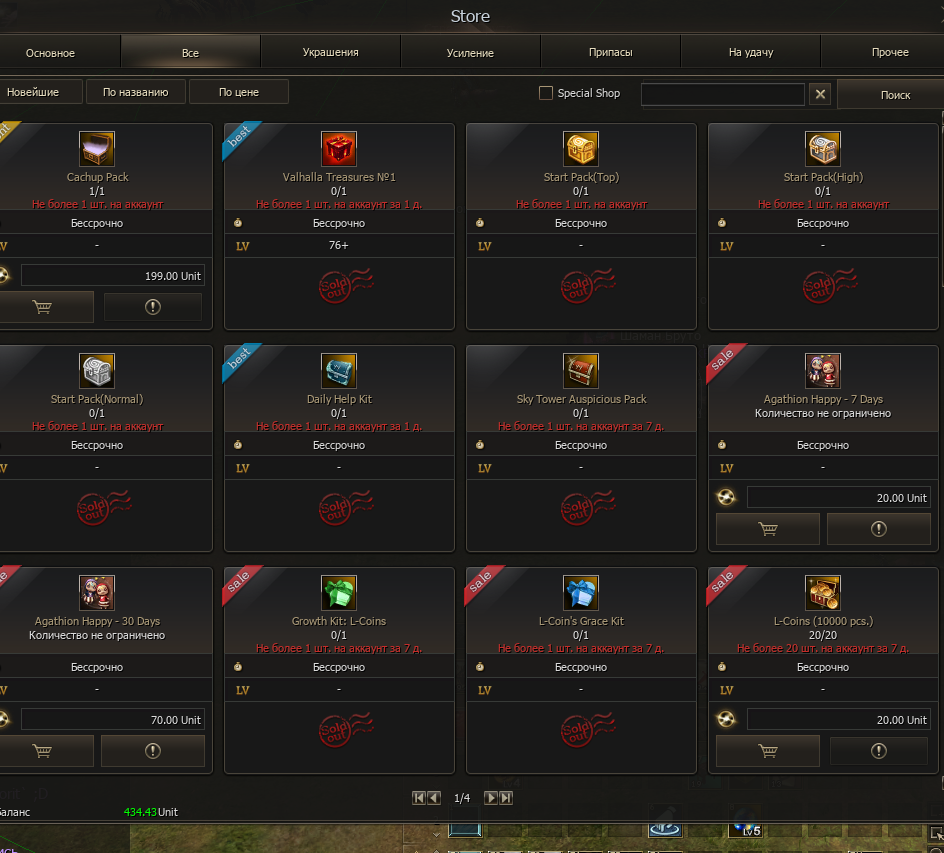Go to the next store page
Screen dimensions: 944x853
tap(490, 798)
